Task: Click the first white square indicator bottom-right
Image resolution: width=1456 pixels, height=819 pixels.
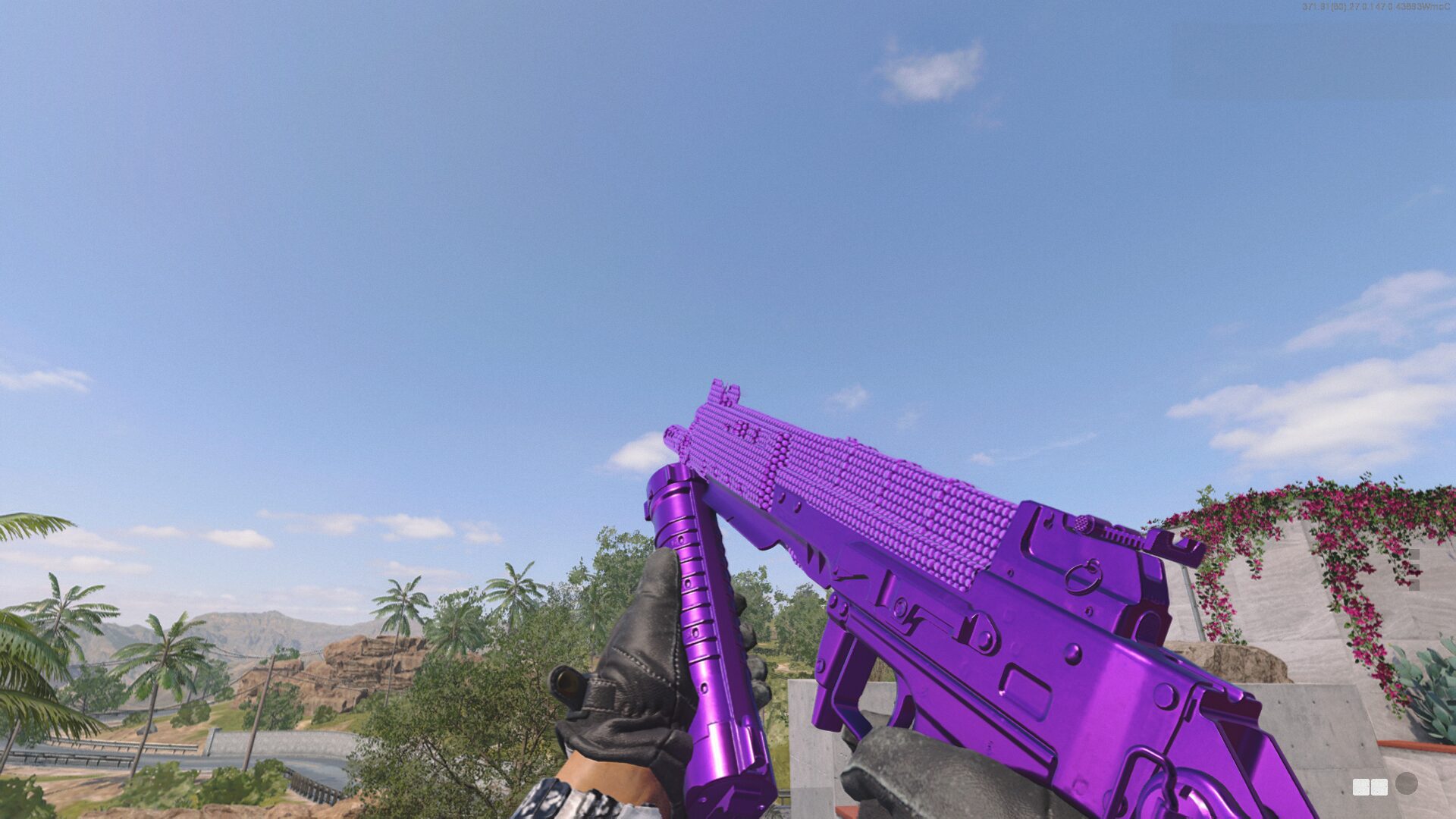Action: click(x=1361, y=787)
